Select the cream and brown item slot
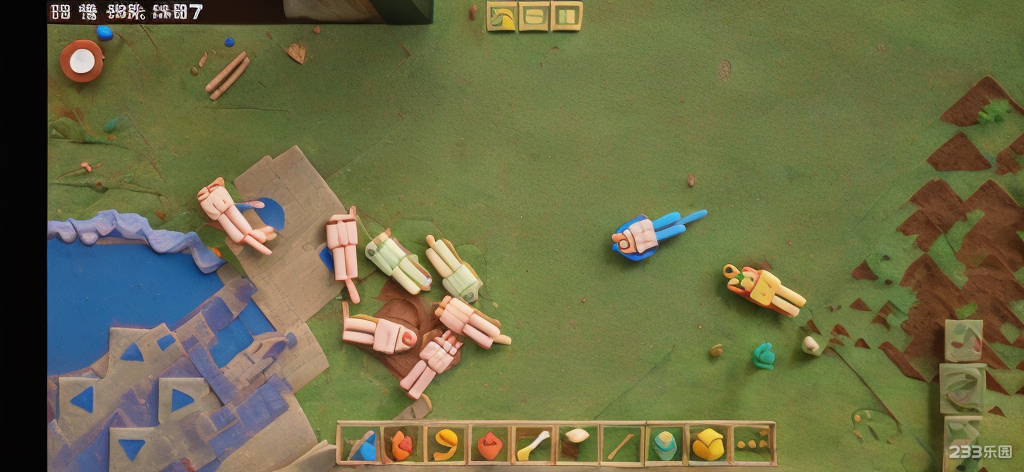Viewport: 1024px width, 472px height. [x=576, y=444]
